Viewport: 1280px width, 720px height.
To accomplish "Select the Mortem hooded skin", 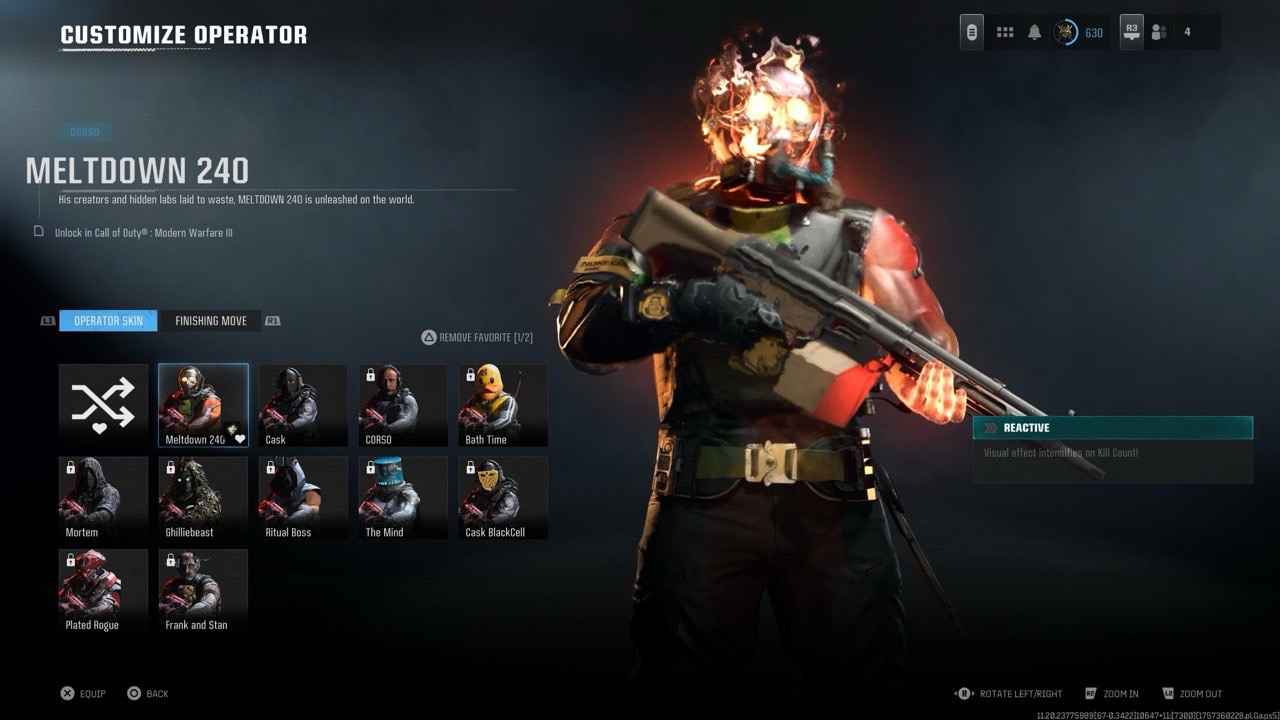I will pos(103,498).
